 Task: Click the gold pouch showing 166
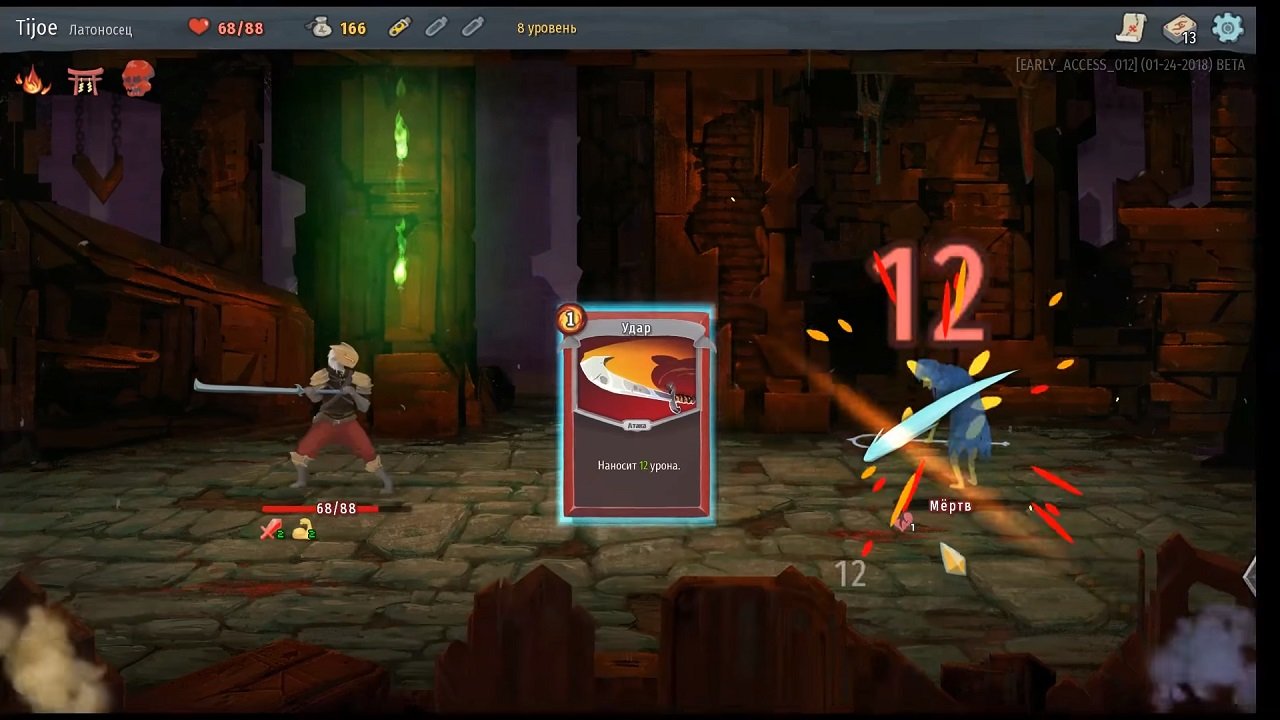point(321,28)
